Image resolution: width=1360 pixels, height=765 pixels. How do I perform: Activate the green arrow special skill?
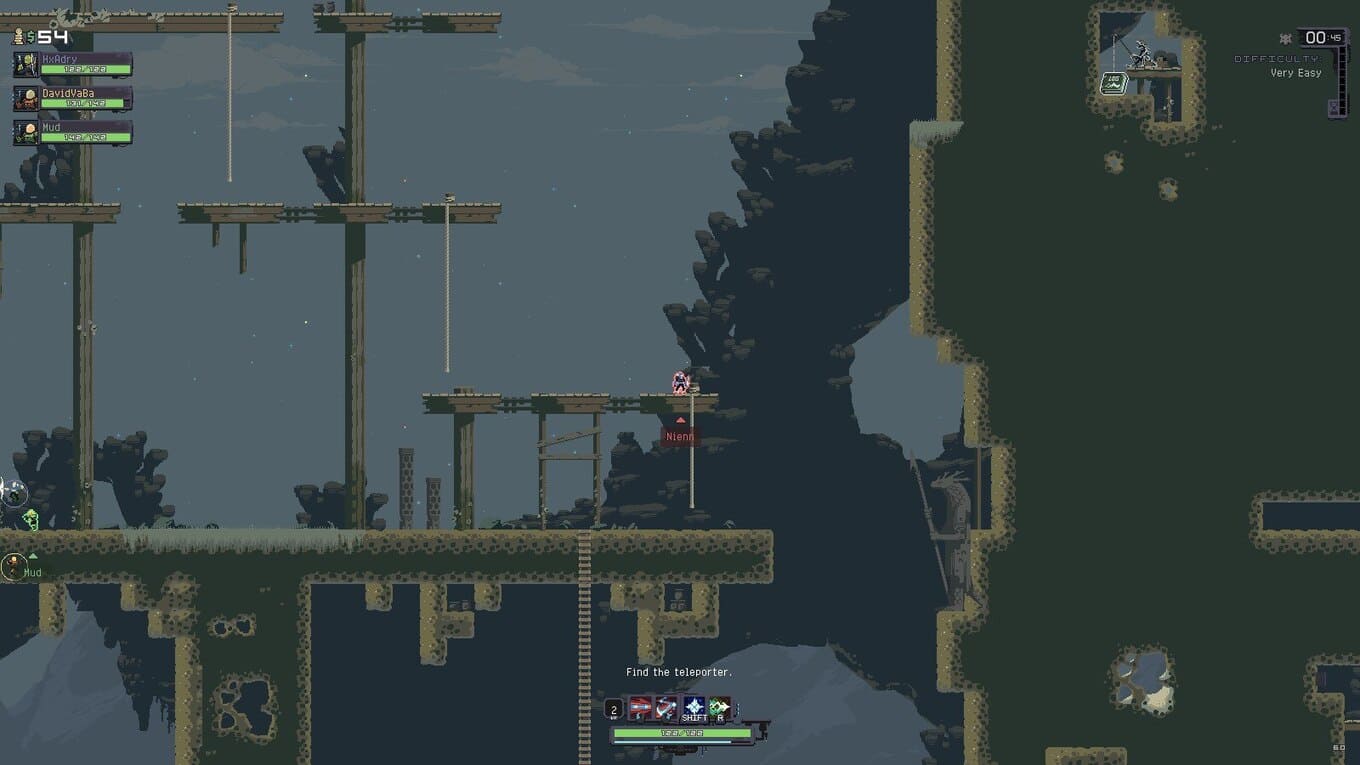click(x=720, y=708)
